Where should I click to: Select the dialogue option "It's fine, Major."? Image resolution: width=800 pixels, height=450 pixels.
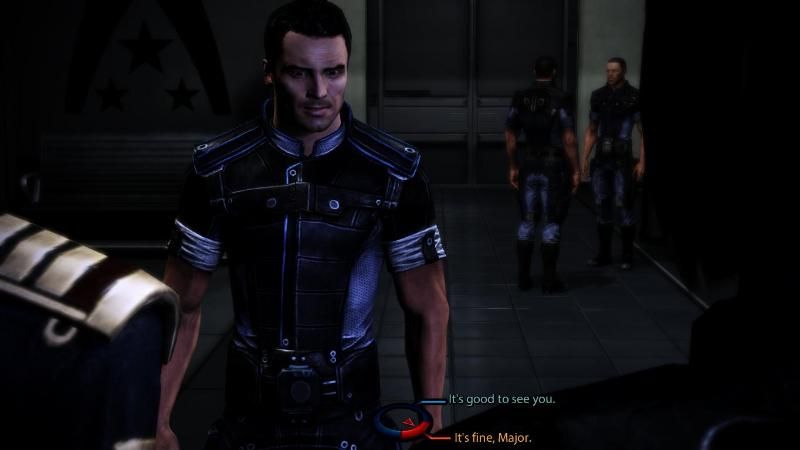click(x=493, y=438)
